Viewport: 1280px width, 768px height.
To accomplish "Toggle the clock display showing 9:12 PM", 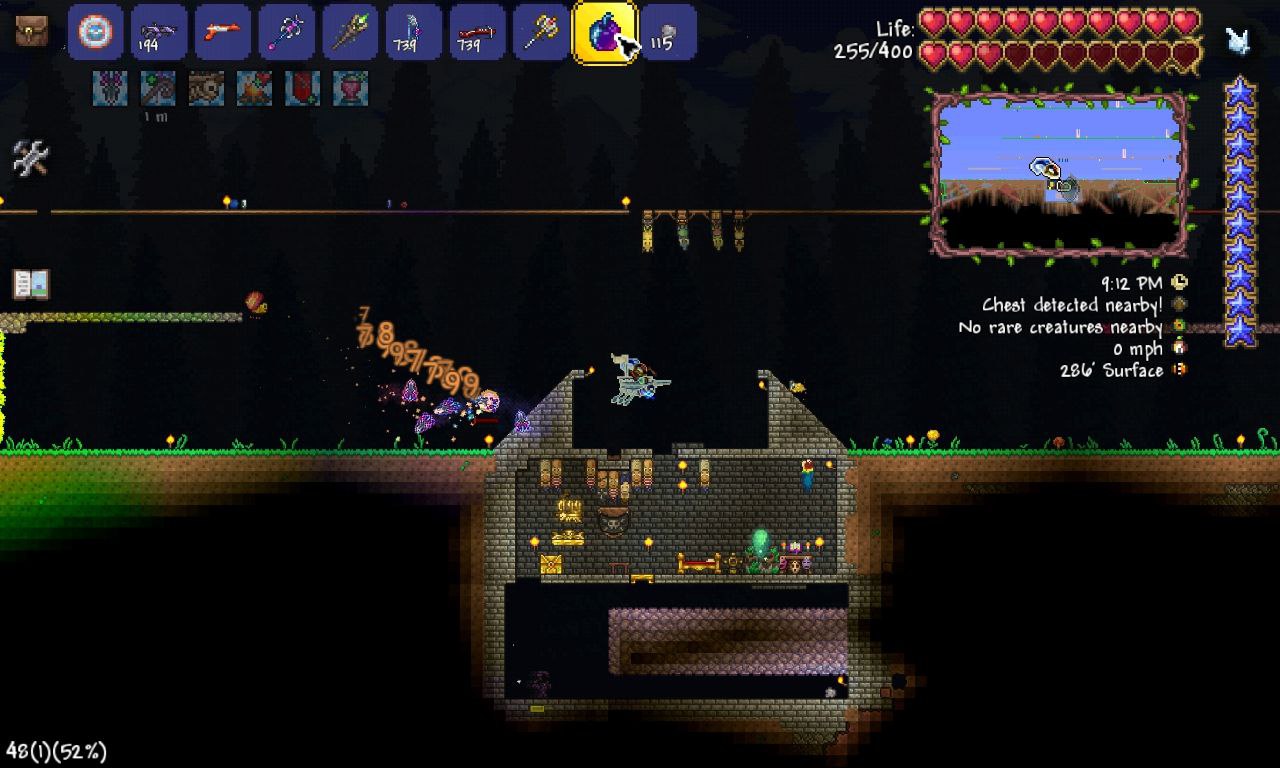I will click(x=1178, y=282).
